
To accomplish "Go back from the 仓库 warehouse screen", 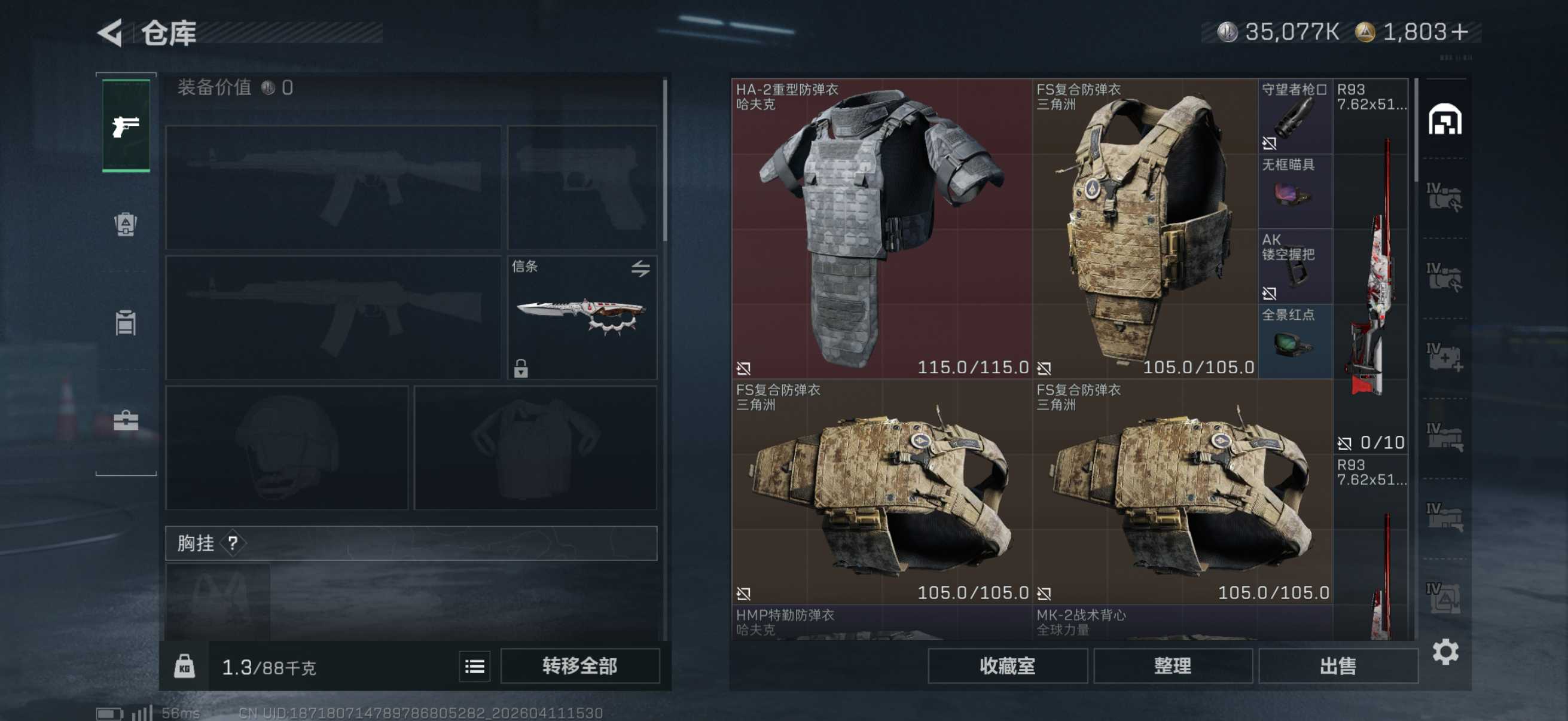I will 111,32.
